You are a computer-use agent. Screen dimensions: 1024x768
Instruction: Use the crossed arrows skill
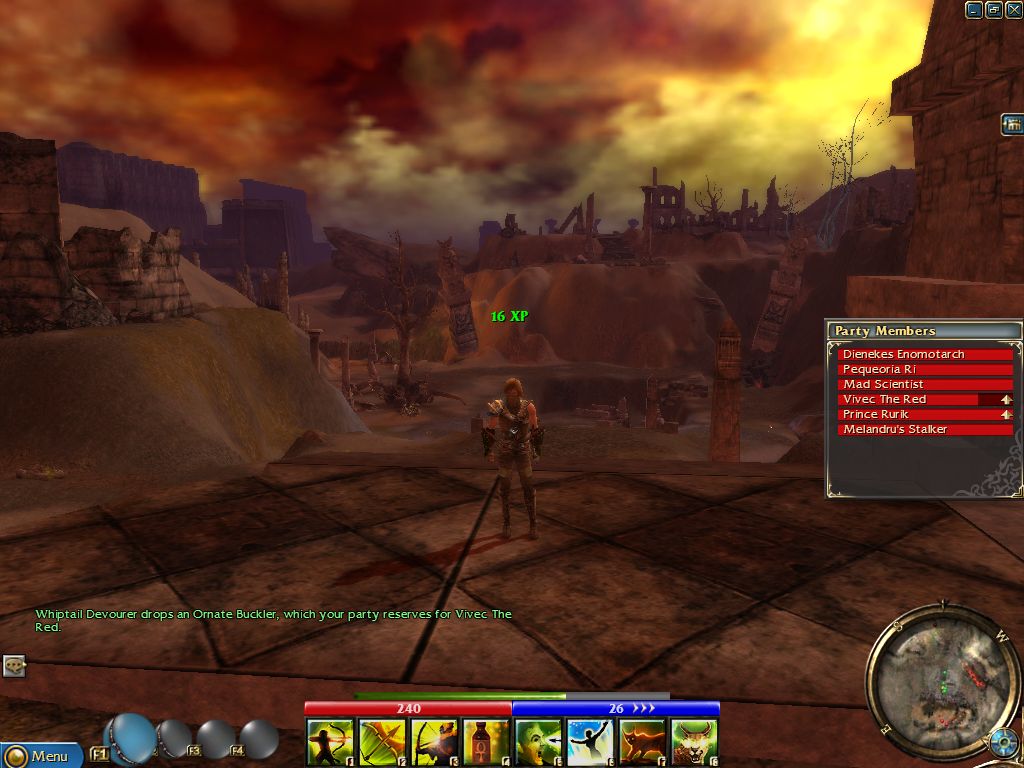tap(382, 742)
